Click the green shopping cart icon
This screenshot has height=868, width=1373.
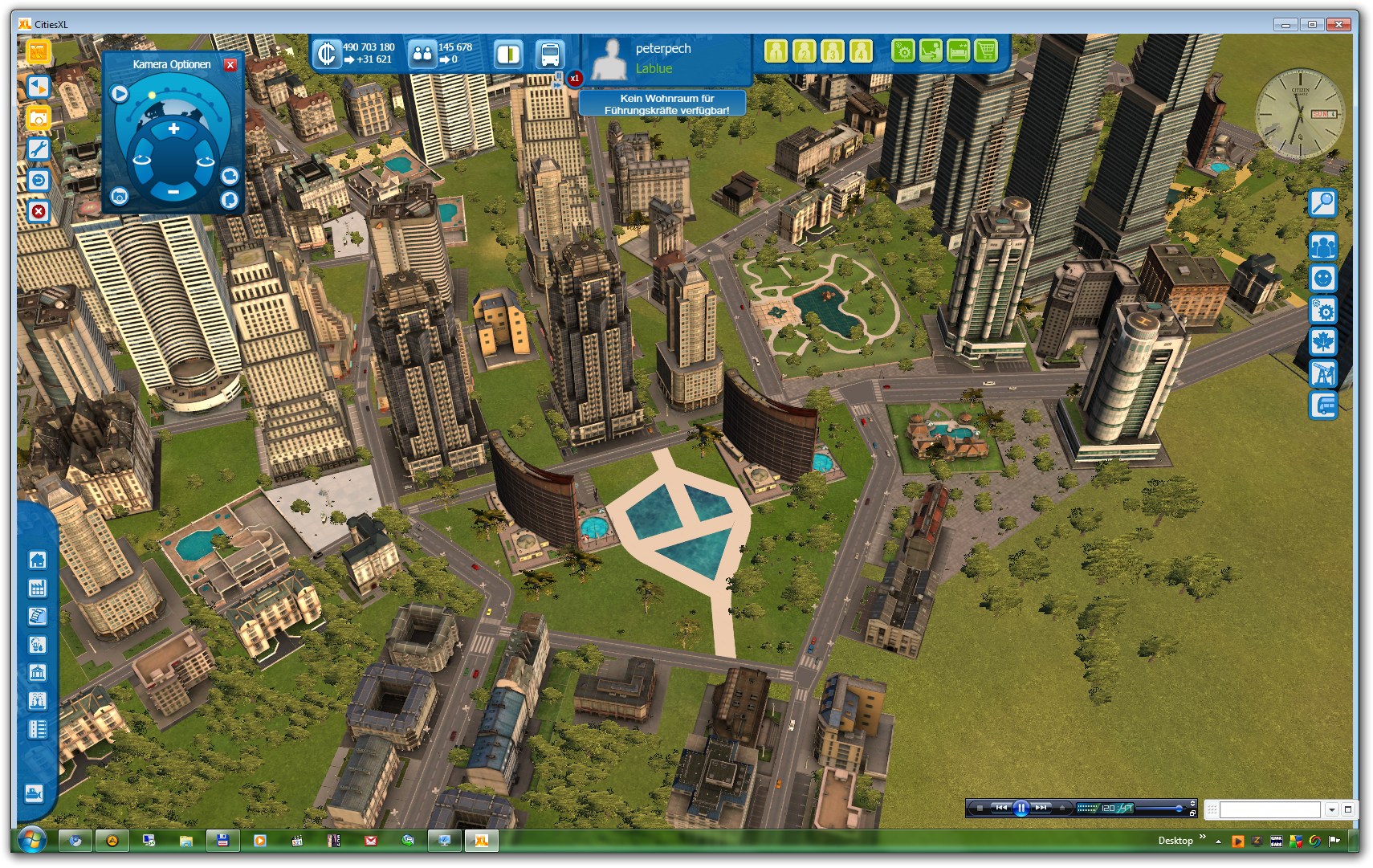coord(985,51)
